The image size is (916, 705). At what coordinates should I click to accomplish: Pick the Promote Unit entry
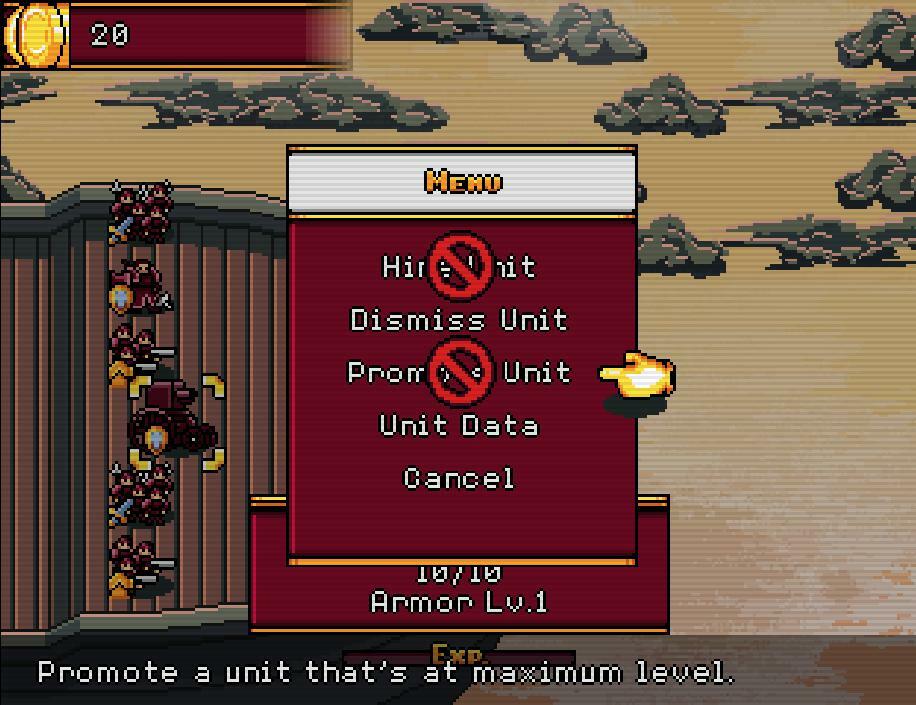[x=459, y=373]
